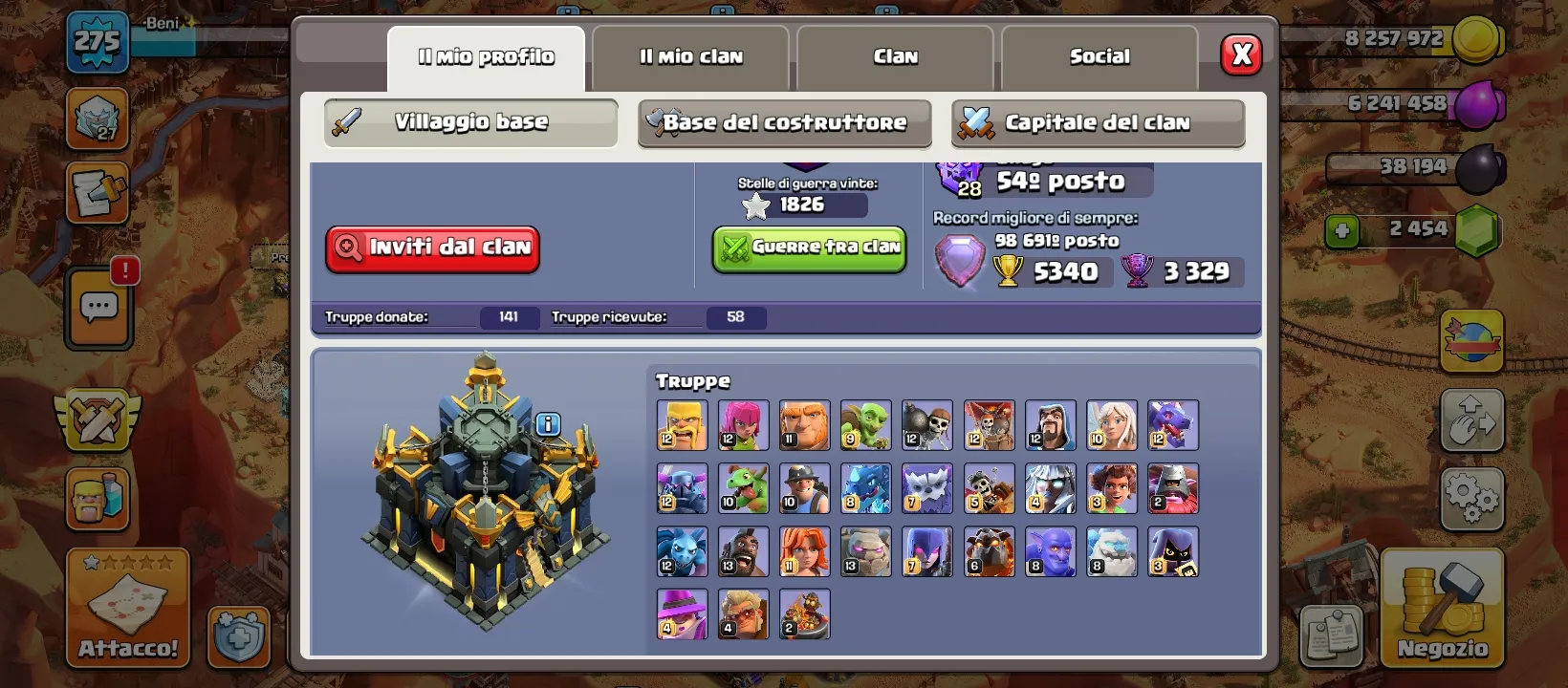The width and height of the screenshot is (1568, 688).
Task: Open the clan war league shield icon
Action: coord(96,420)
